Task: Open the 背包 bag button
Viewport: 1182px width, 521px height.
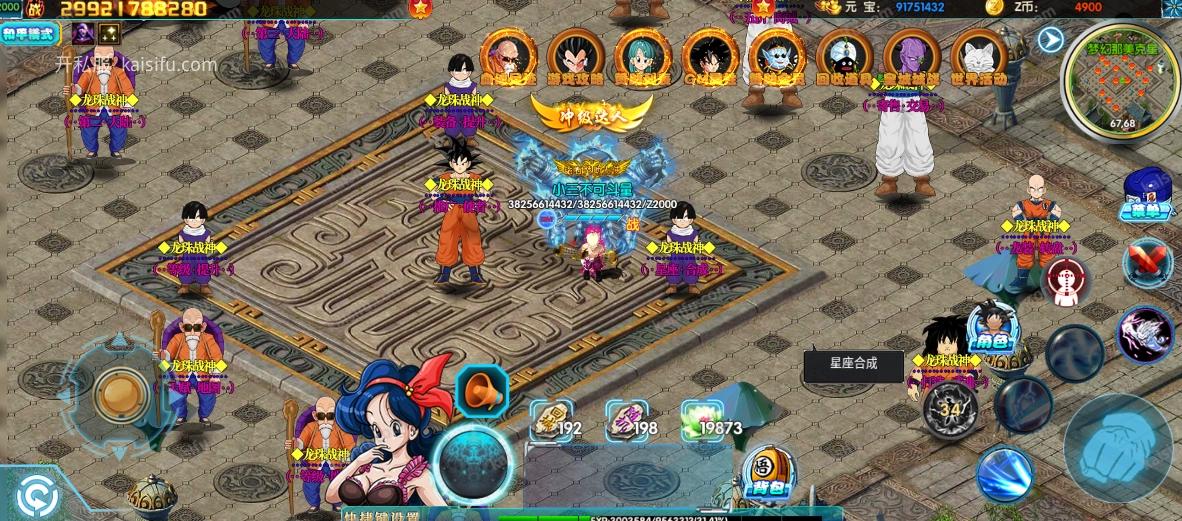Action: 767,471
